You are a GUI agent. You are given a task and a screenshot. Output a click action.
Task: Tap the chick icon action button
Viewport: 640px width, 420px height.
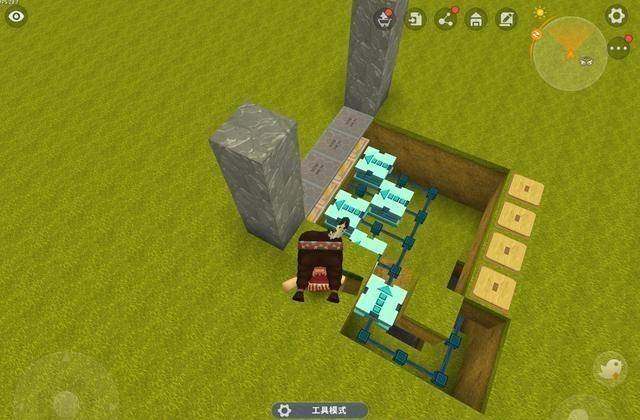[x=609, y=370]
